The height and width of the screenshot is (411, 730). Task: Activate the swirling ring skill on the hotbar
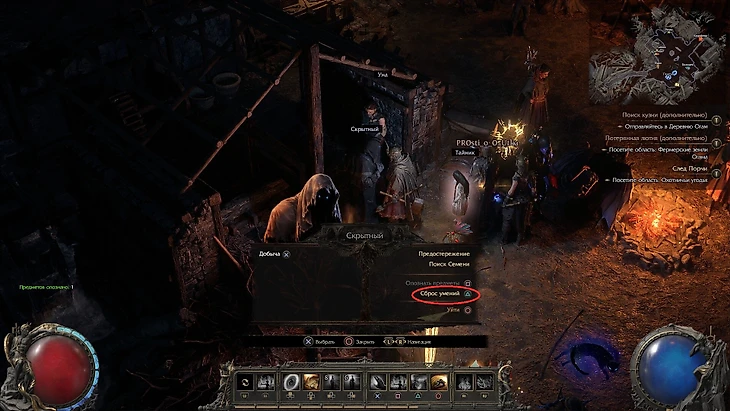point(290,381)
